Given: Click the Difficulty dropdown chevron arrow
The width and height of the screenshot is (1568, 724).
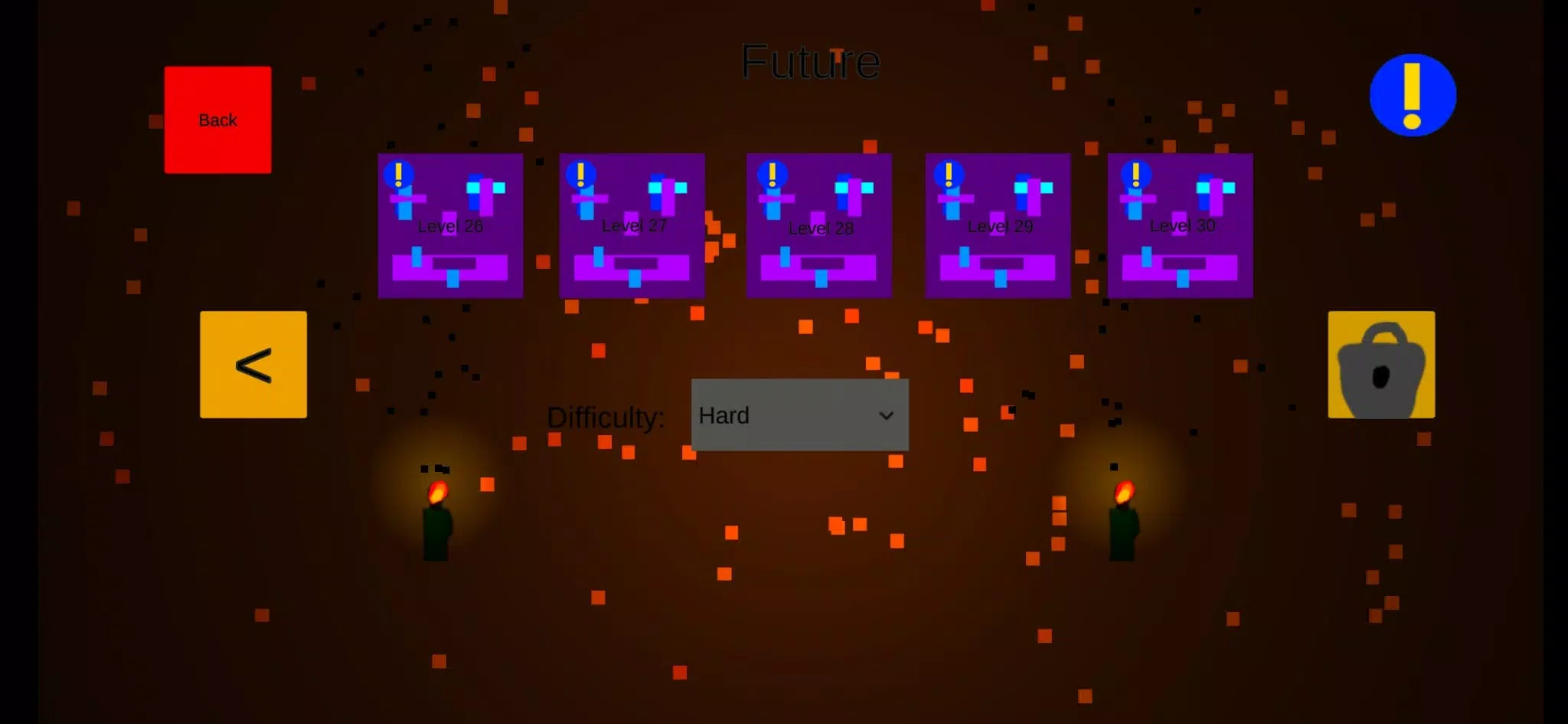Looking at the screenshot, I should pos(887,415).
